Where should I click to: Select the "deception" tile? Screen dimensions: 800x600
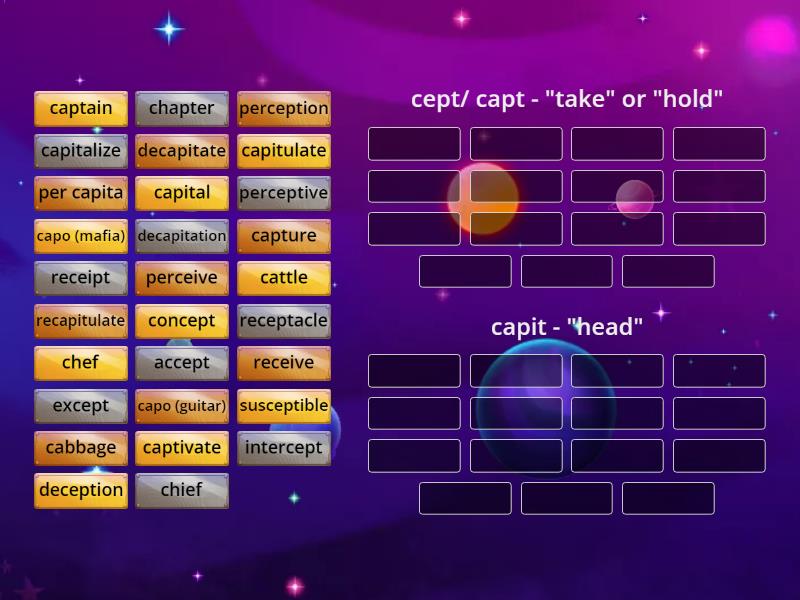click(81, 491)
